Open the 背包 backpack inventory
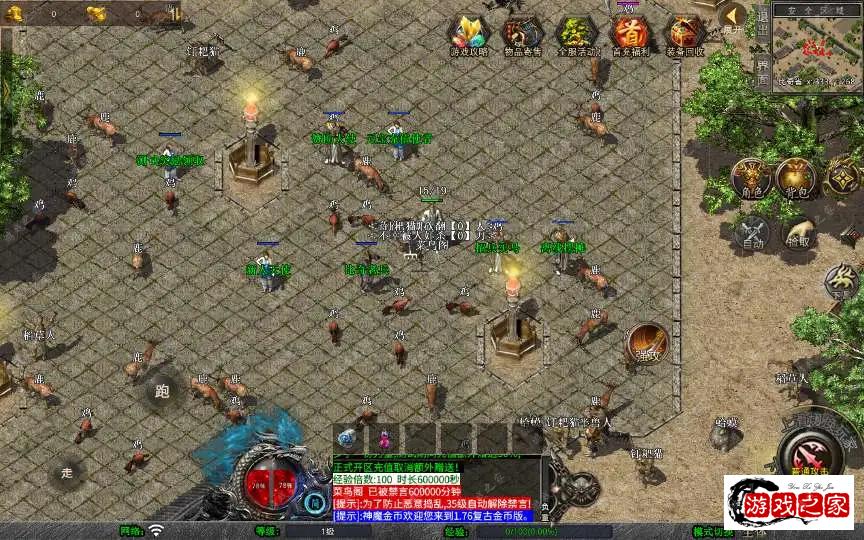This screenshot has height=540, width=864. pos(797,178)
